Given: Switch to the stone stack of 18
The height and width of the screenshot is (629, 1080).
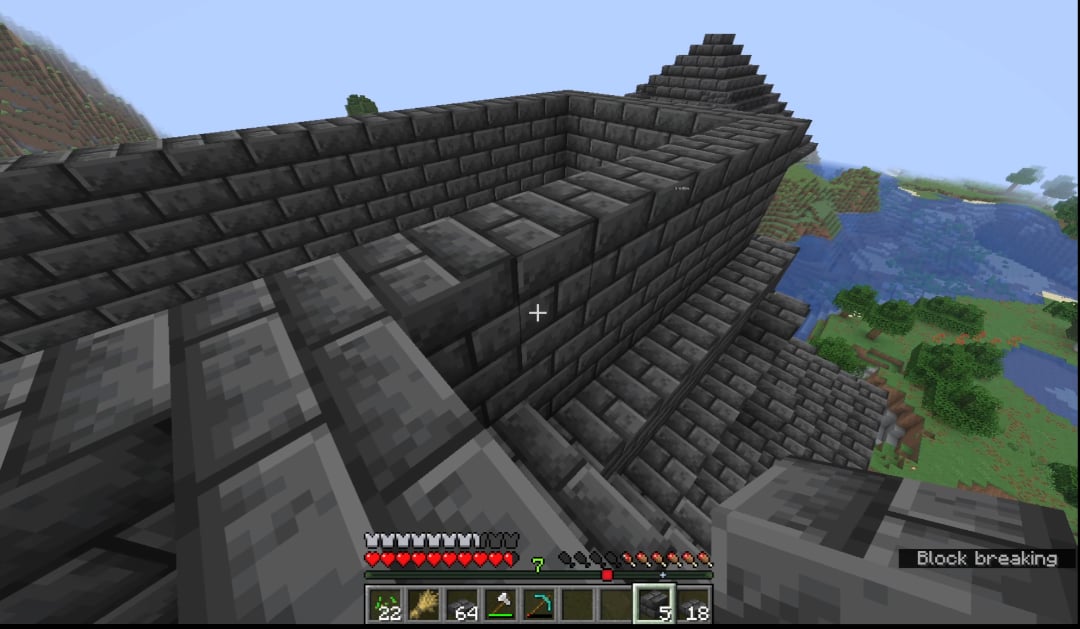Looking at the screenshot, I should pos(693,605).
